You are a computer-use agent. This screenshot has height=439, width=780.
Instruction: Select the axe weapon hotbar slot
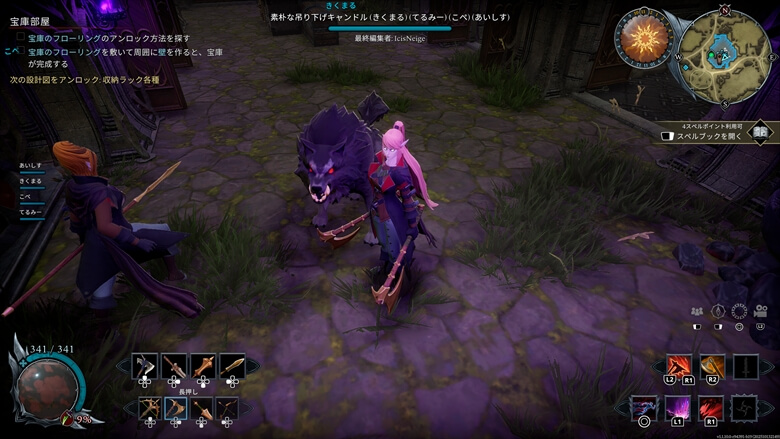(x=146, y=366)
